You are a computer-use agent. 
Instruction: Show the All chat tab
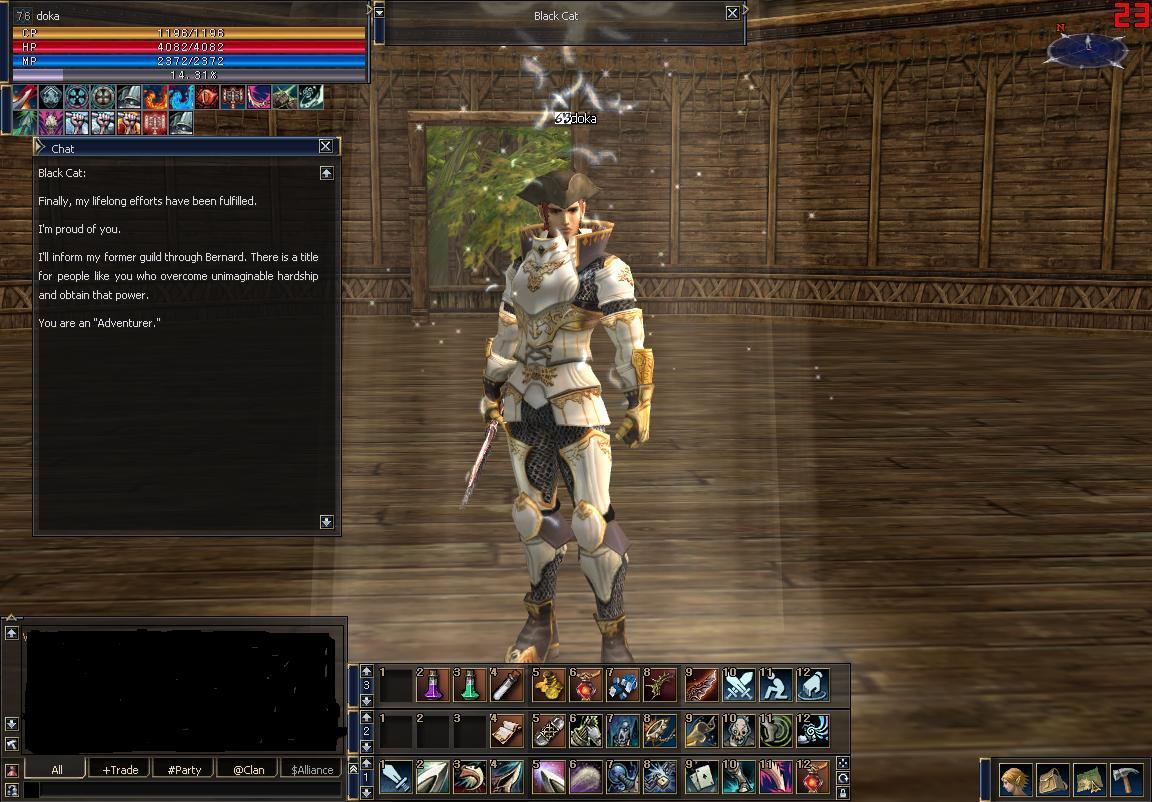(56, 769)
